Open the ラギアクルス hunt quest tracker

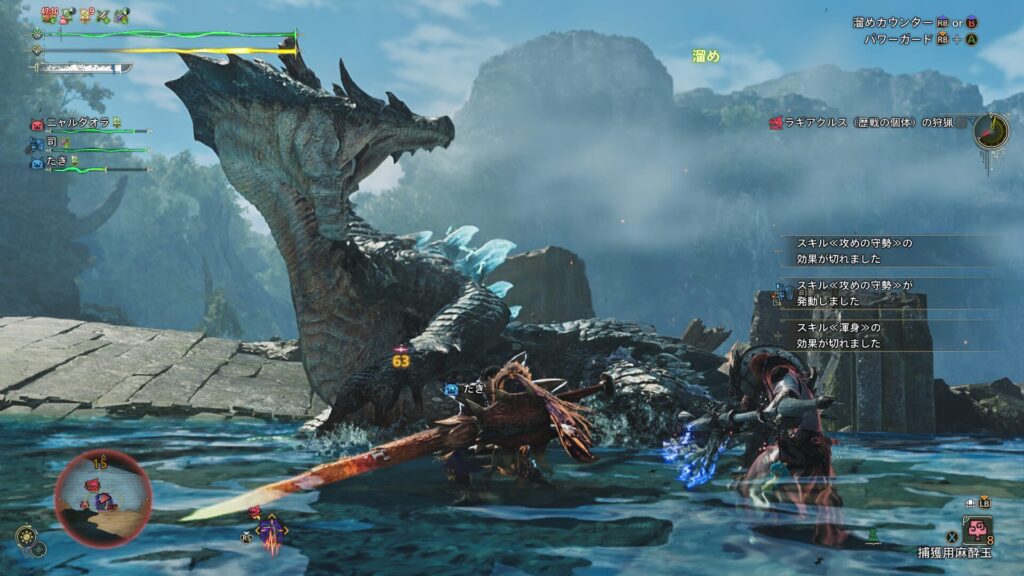click(865, 122)
